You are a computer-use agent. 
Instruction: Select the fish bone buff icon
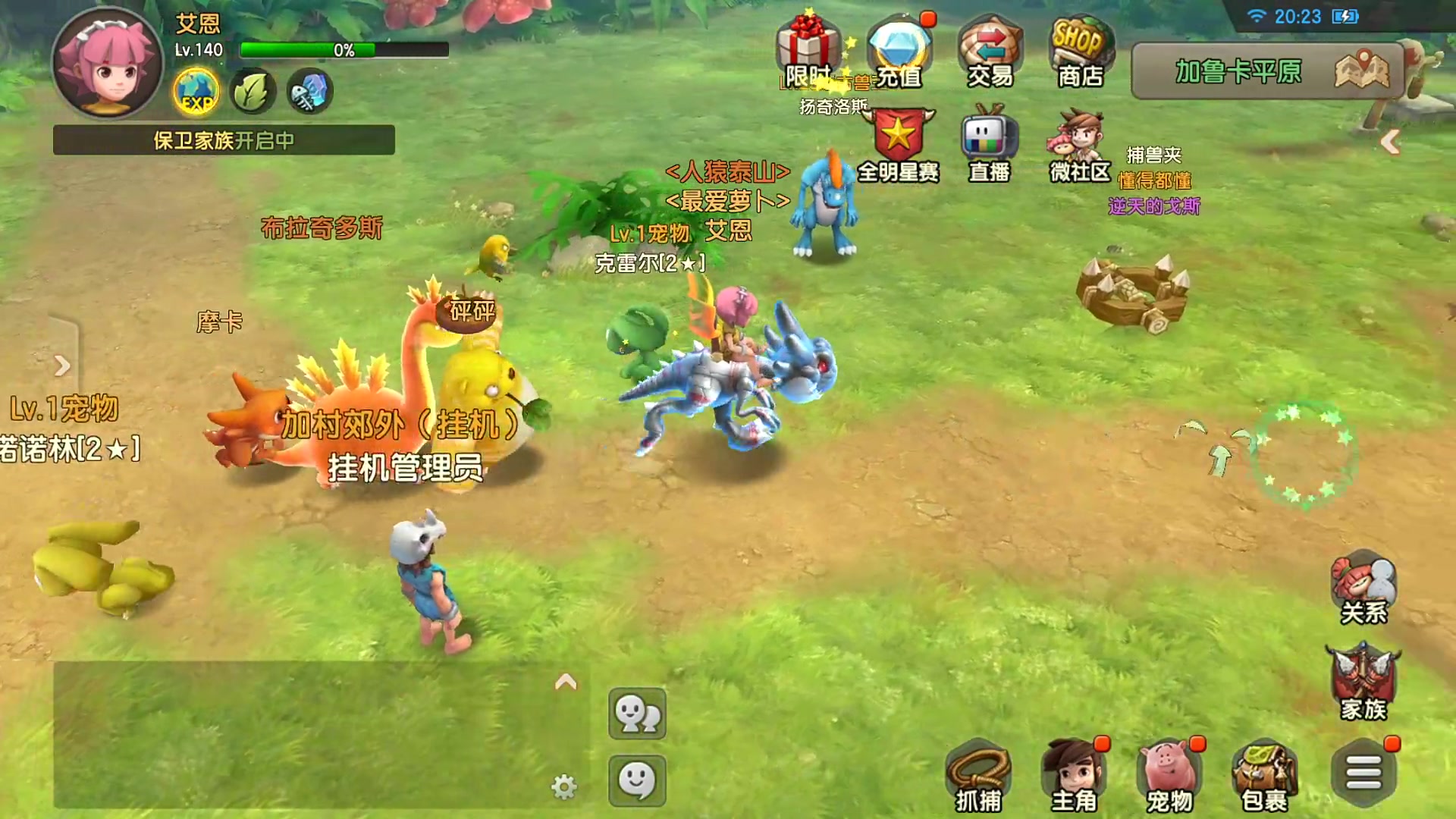[x=309, y=92]
